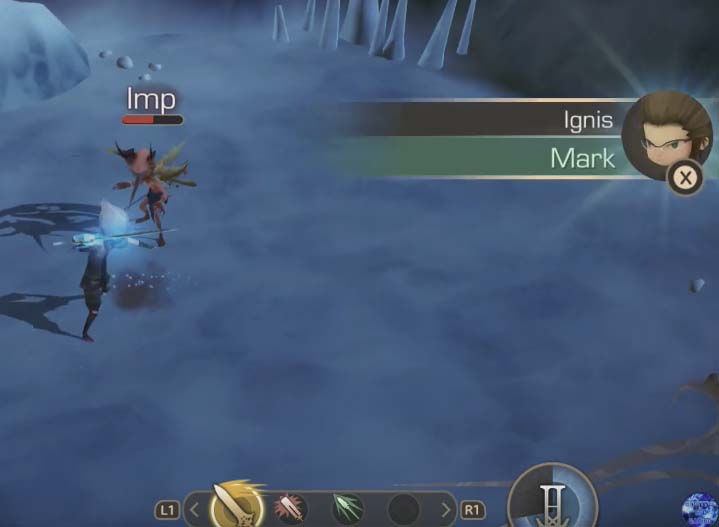Switch to the red spiked weapon slot
This screenshot has height=527, width=719.
291,508
